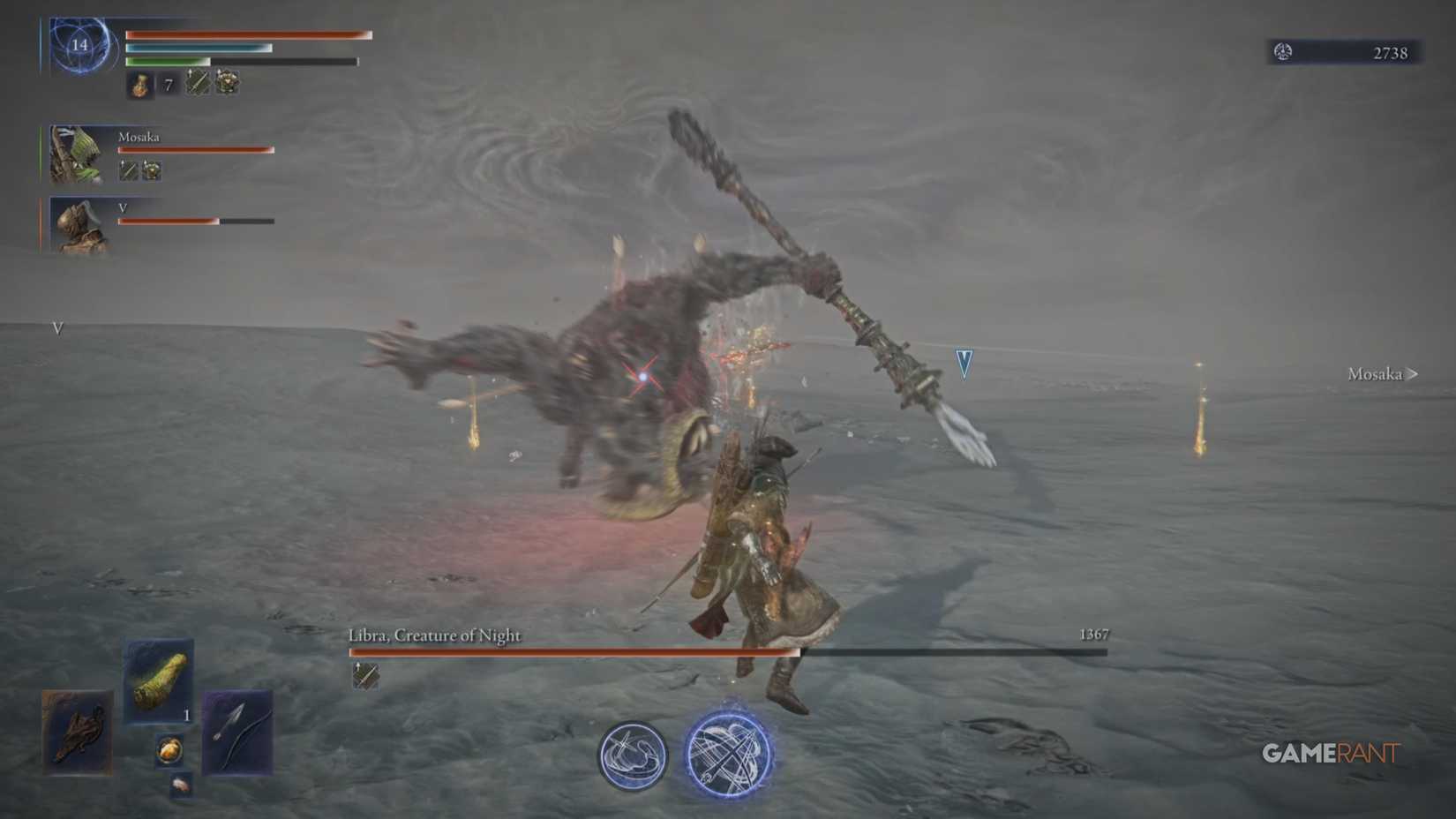Open the left circular ability art icon

632,756
